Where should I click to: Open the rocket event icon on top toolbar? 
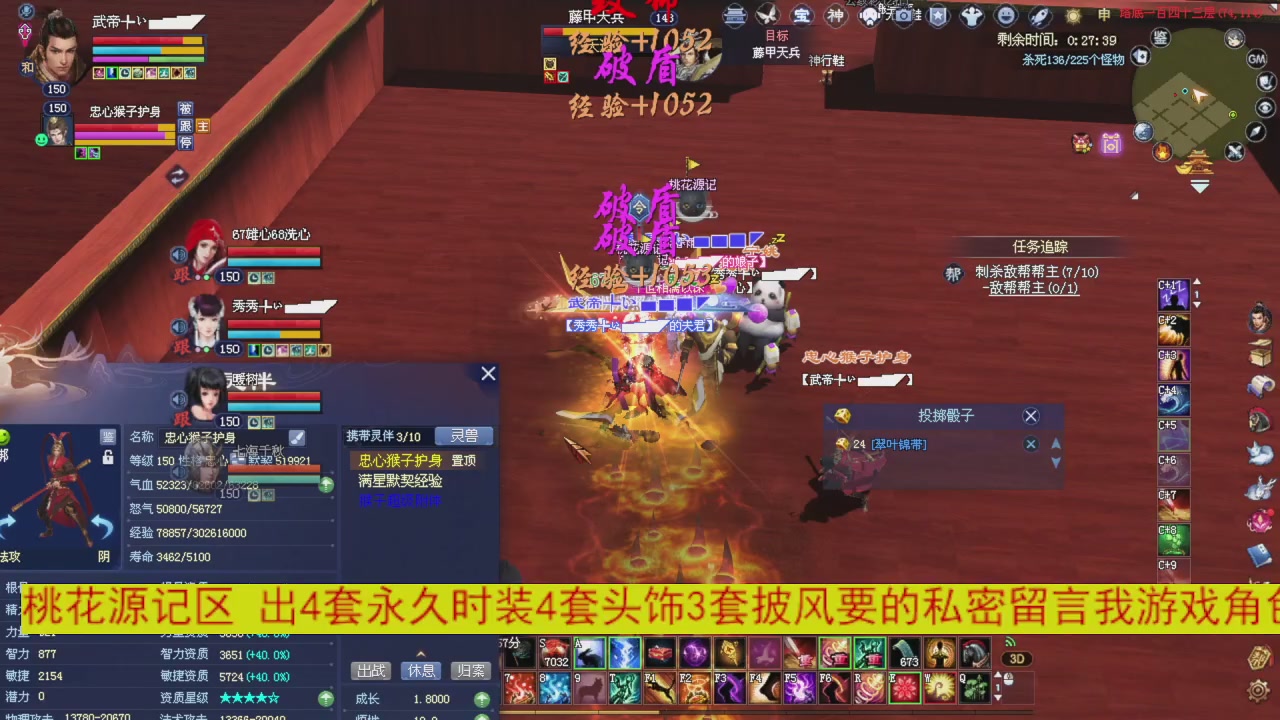(x=1039, y=15)
